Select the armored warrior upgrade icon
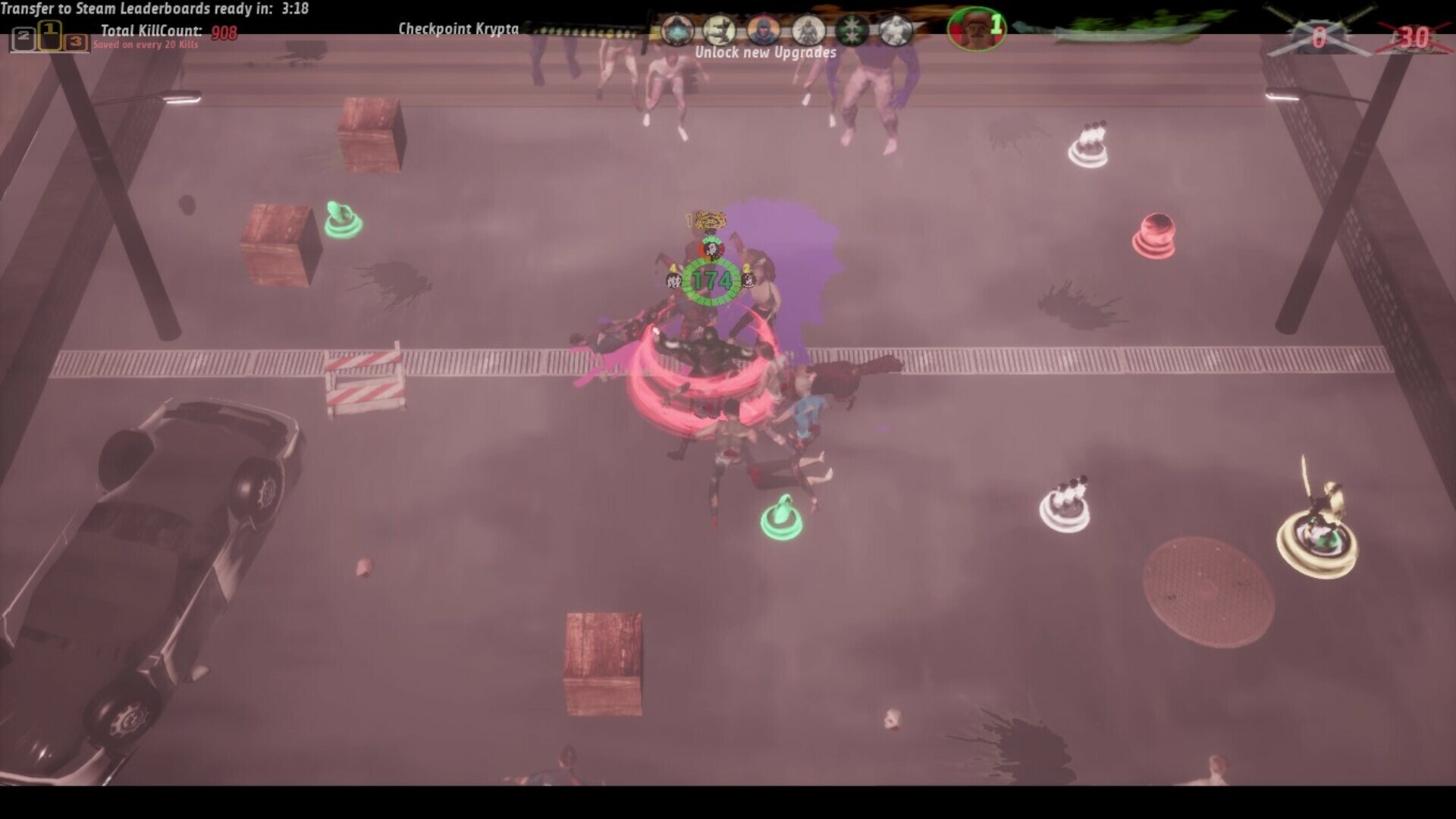Screen dimensions: 1456x819 click(x=807, y=30)
